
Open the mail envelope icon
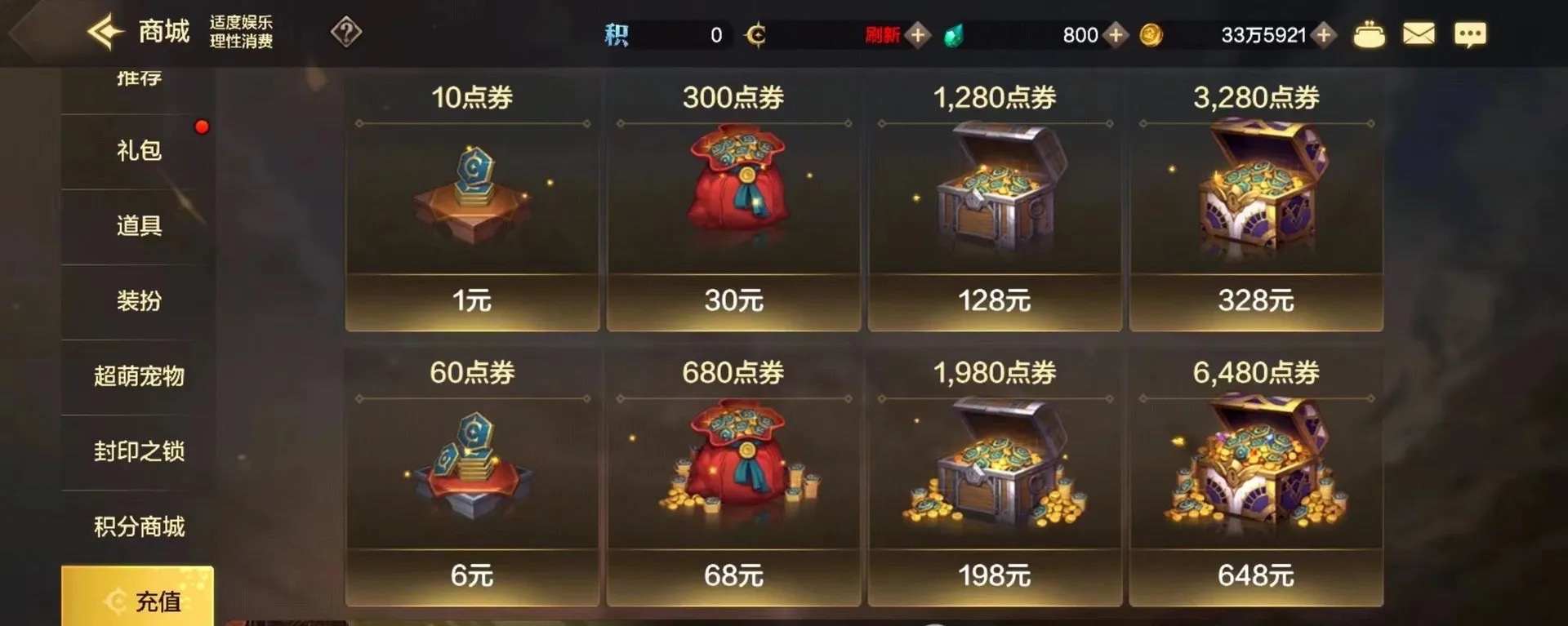[x=1419, y=34]
